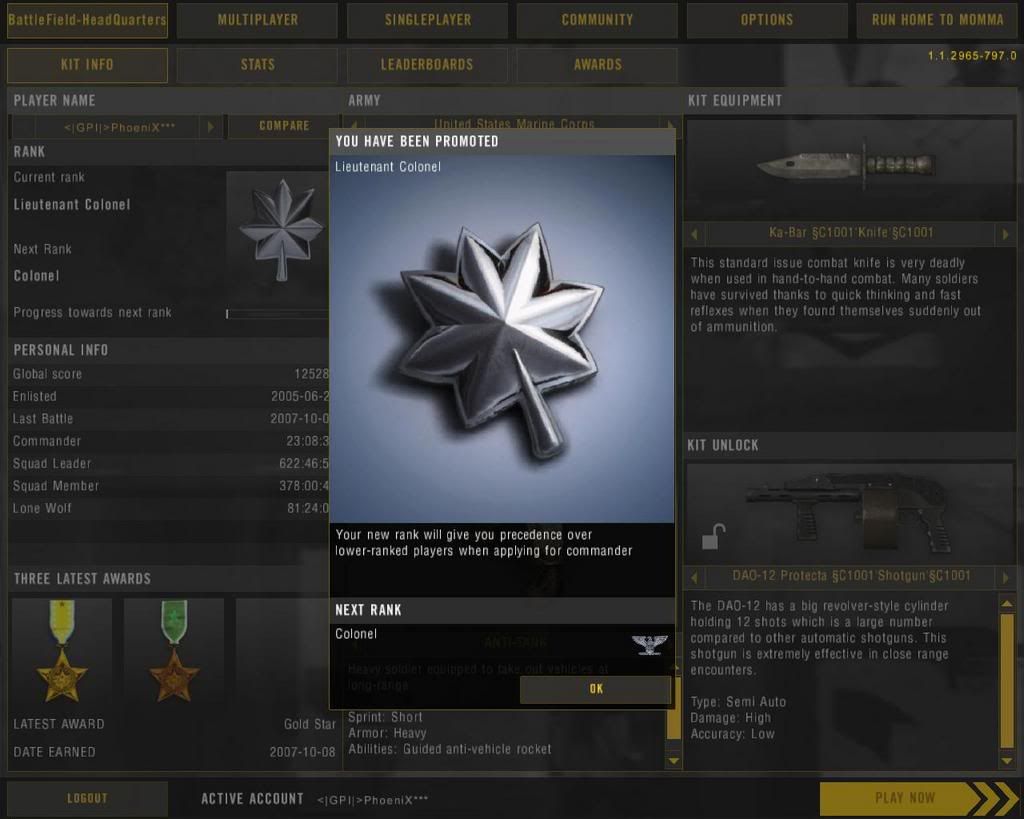
Task: Confirm promotion with the OK button
Action: [596, 689]
